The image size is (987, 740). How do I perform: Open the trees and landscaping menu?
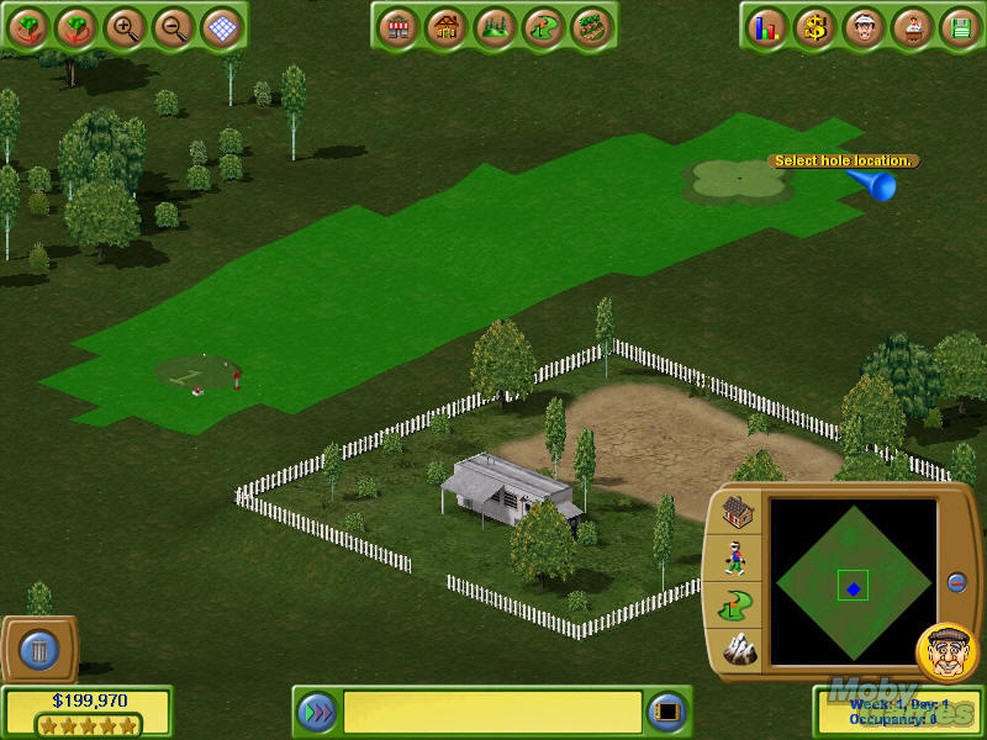pyautogui.click(x=494, y=27)
